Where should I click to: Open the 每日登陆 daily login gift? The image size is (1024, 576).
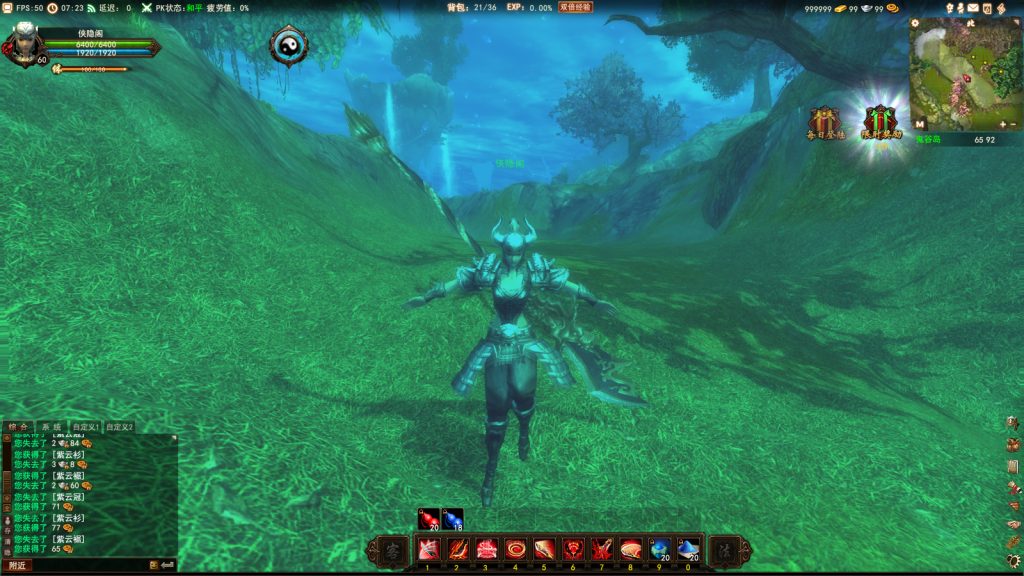(826, 122)
